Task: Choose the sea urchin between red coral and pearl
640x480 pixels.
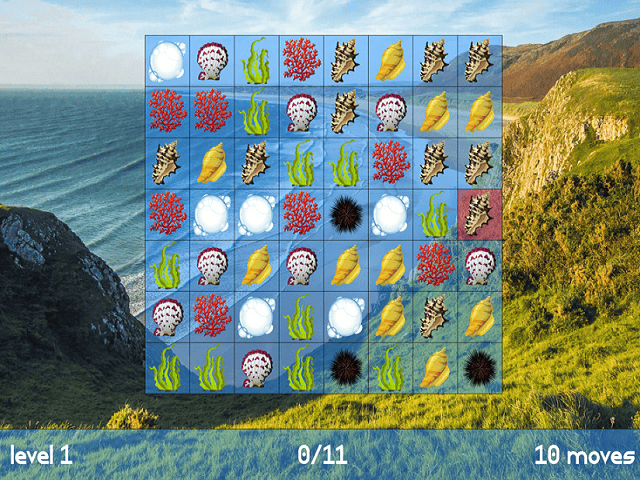Action: tap(345, 214)
